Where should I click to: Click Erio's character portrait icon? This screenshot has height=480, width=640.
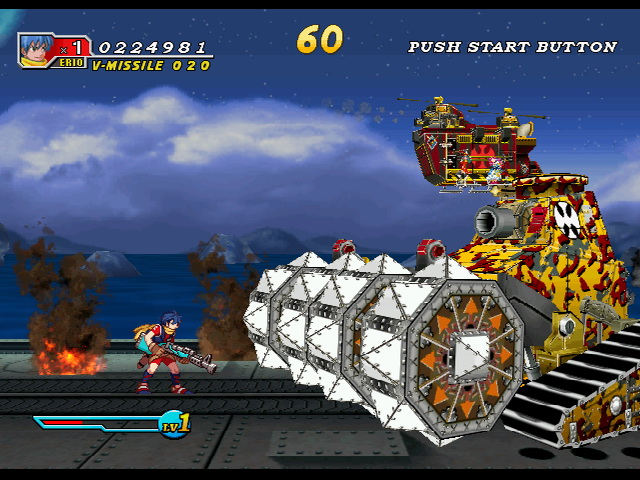coord(36,48)
